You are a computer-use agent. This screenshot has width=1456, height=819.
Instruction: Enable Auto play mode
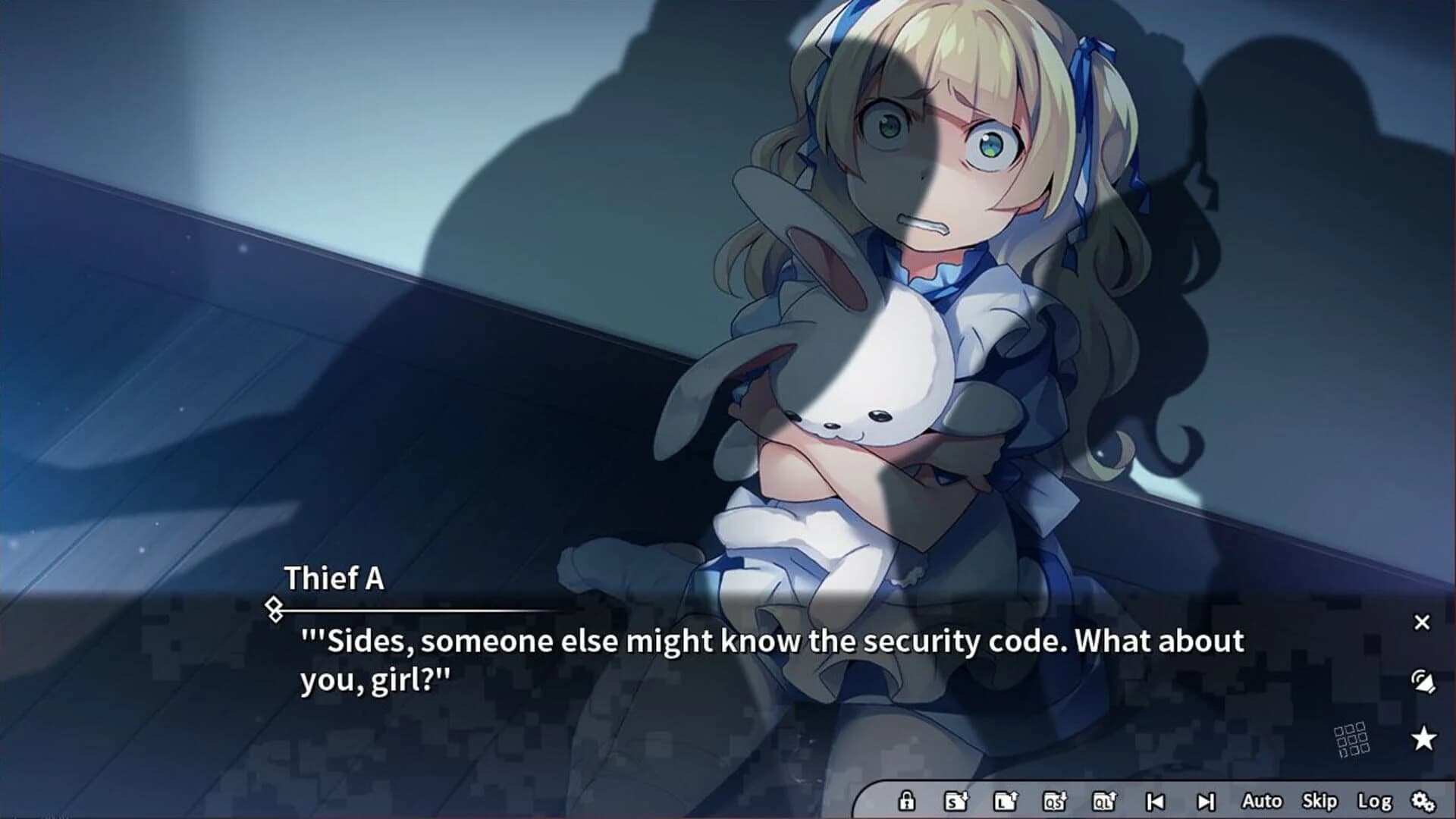1262,800
